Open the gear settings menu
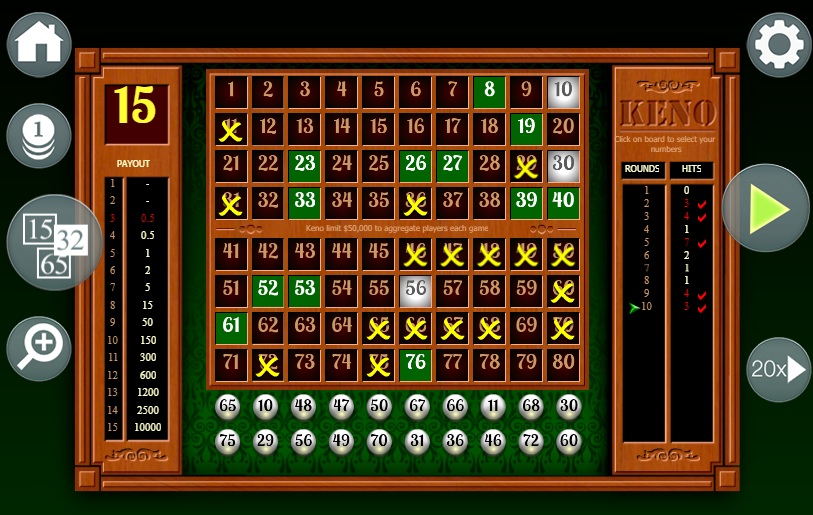The height and width of the screenshot is (515, 813). coord(779,45)
